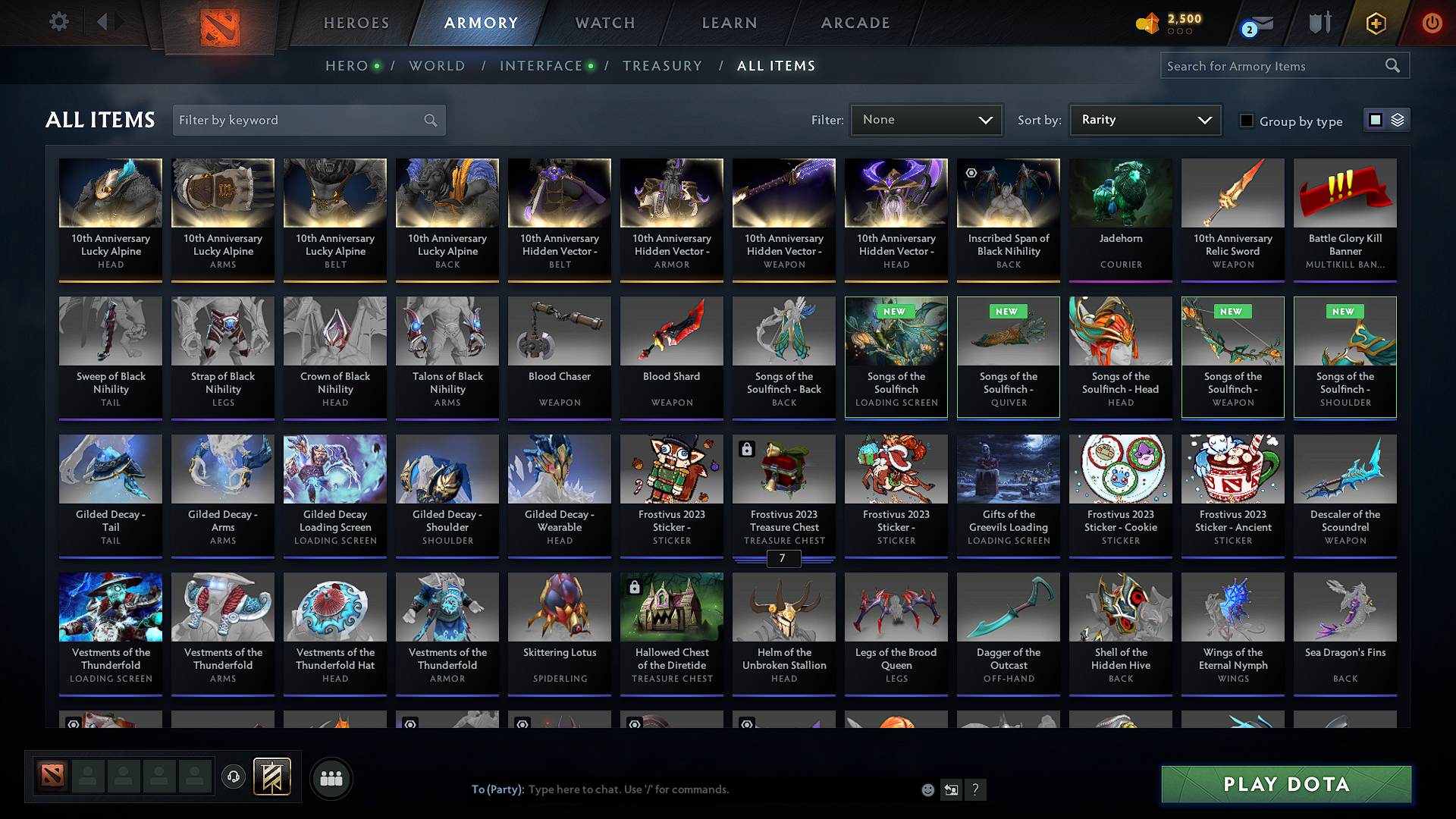Click the Dota Plus hexagon plus icon
Image resolution: width=1456 pixels, height=819 pixels.
[1376, 23]
